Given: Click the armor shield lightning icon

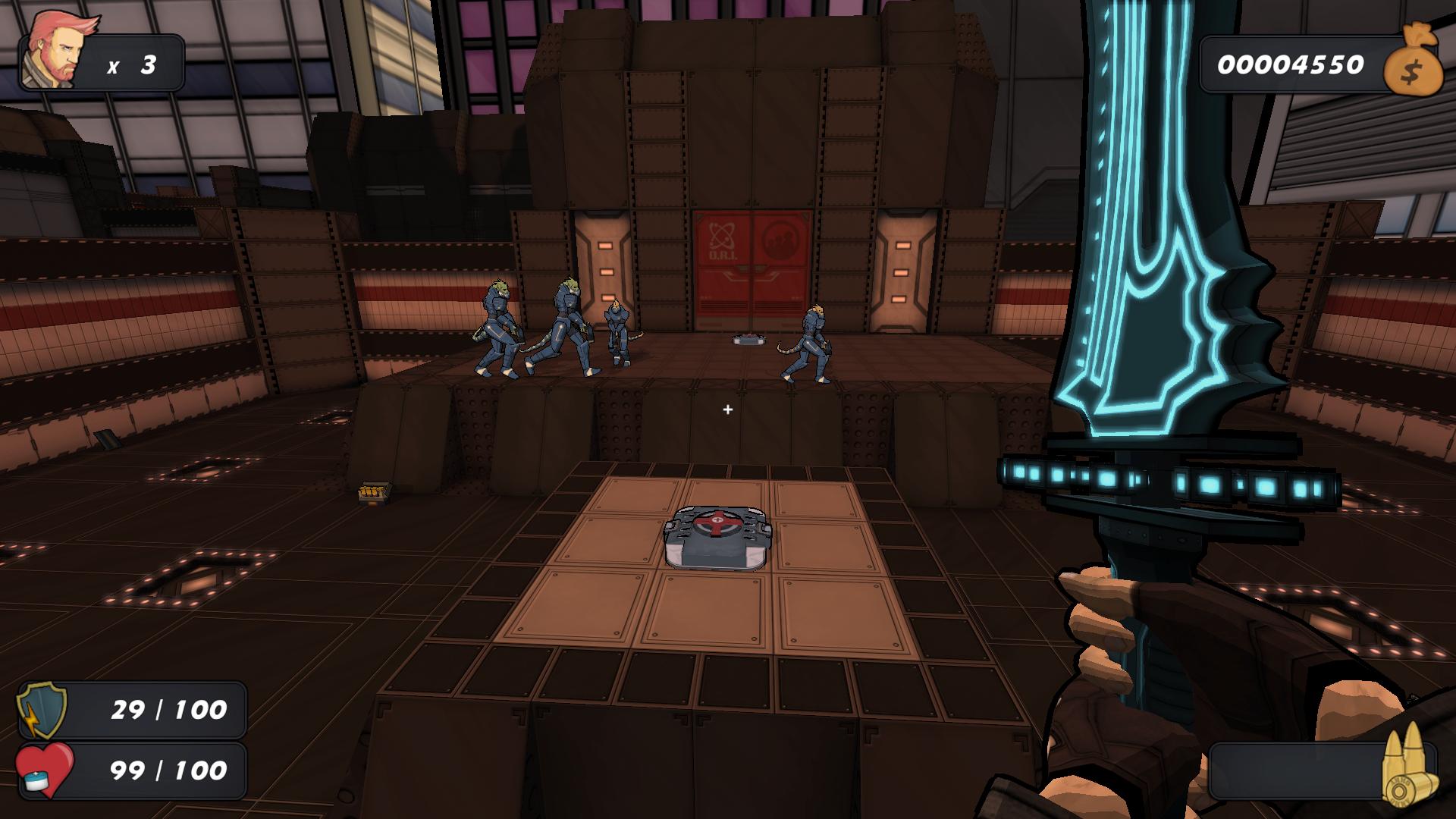Looking at the screenshot, I should 42,710.
